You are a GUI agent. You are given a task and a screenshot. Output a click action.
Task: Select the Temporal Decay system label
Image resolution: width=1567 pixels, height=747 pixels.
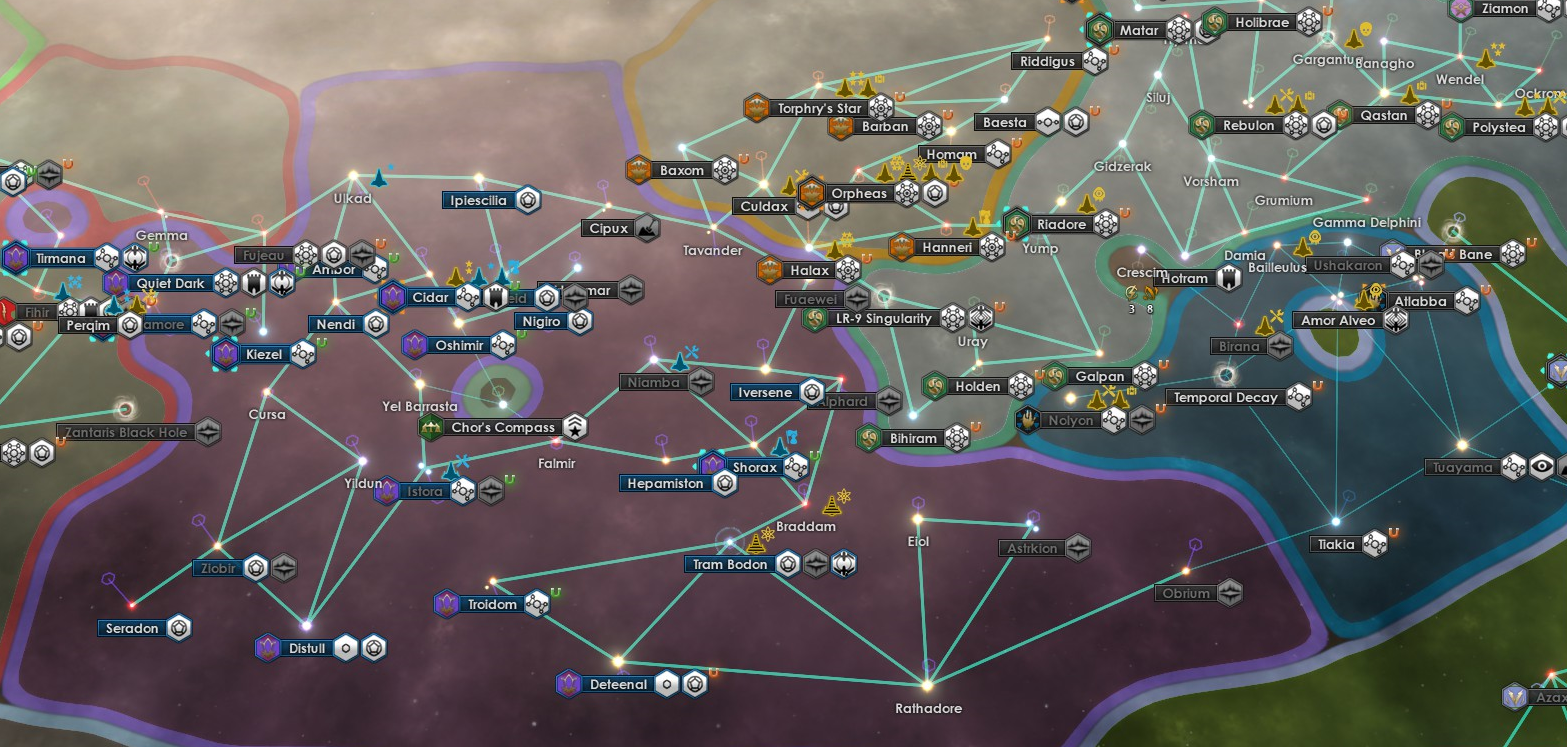pyautogui.click(x=1225, y=396)
